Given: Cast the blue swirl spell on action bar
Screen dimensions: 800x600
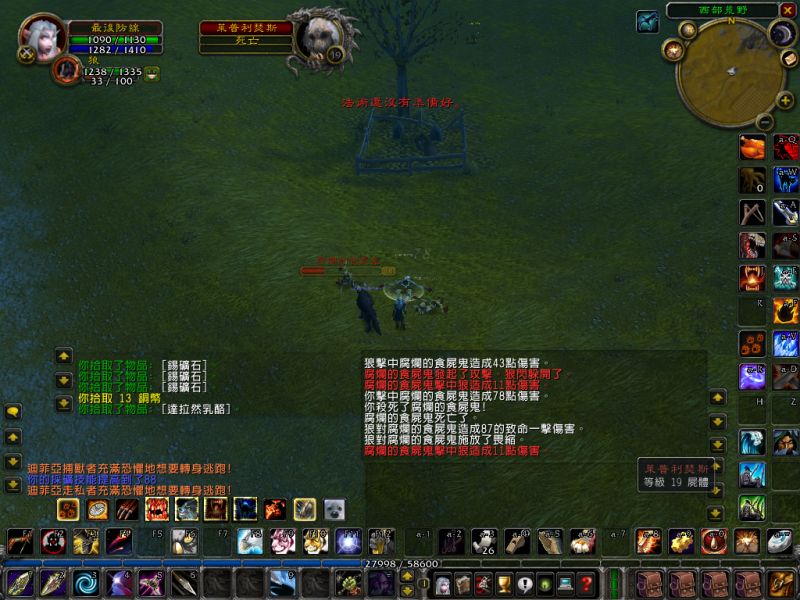Looking at the screenshot, I should (x=86, y=582).
